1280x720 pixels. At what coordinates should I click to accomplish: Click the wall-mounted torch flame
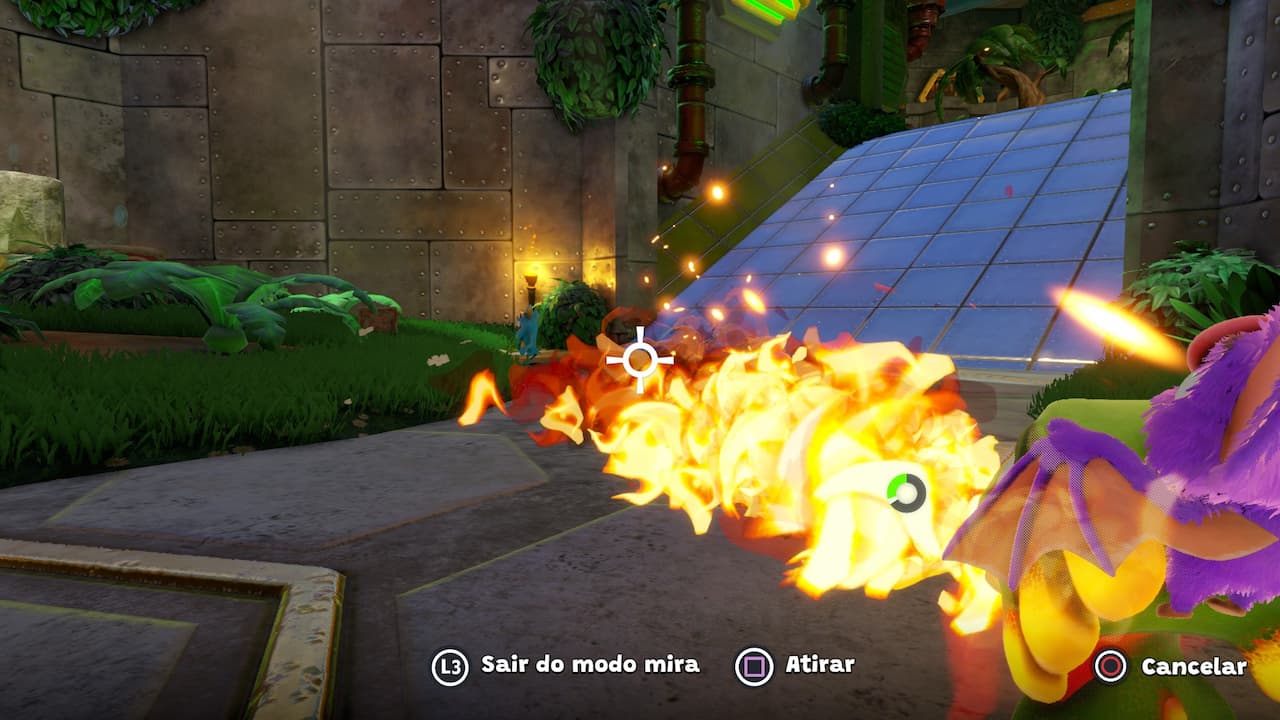coord(530,270)
